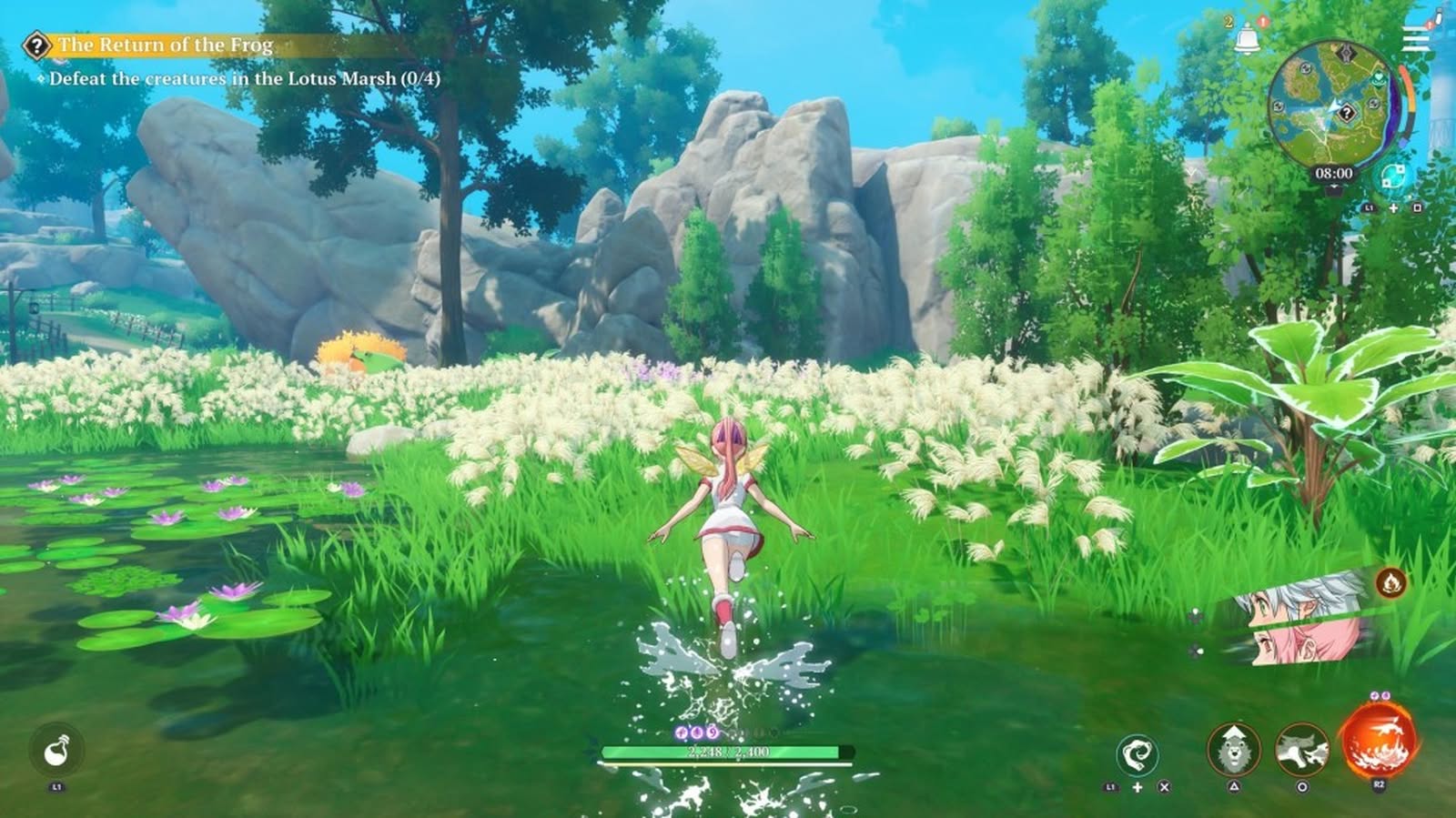Switch to the silver-haired party member
This screenshot has width=1456, height=818.
tap(1302, 603)
